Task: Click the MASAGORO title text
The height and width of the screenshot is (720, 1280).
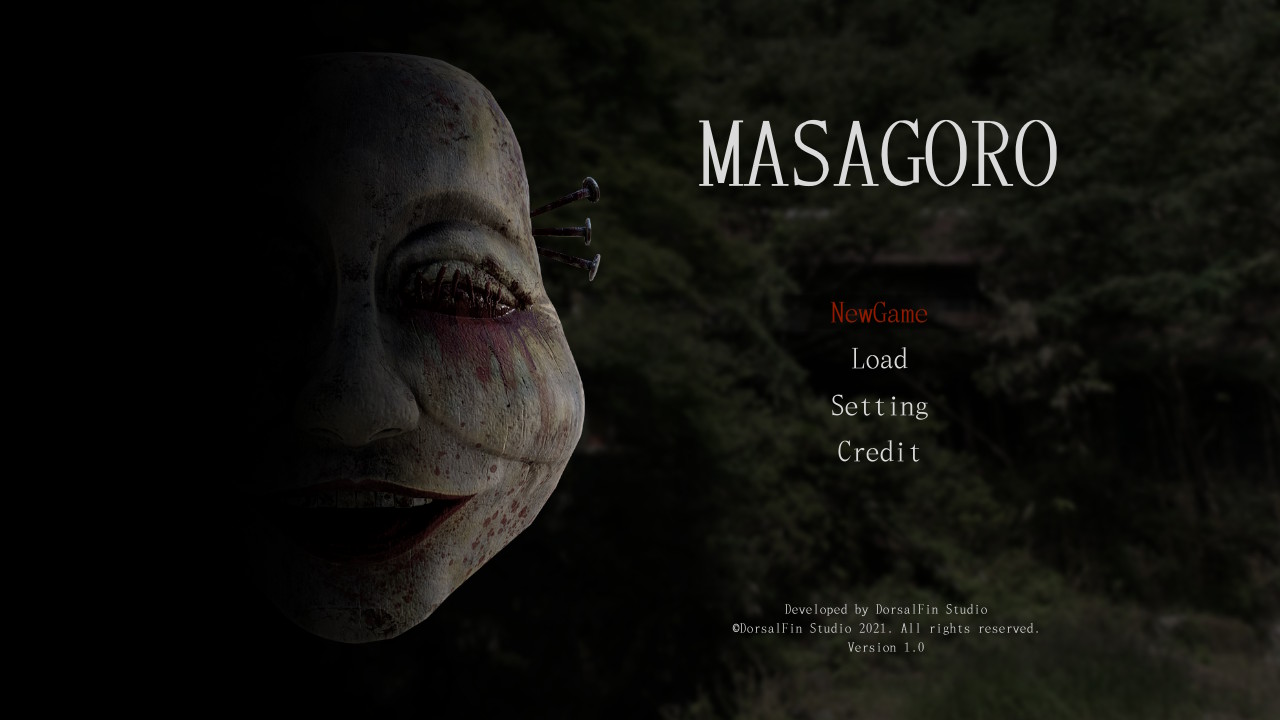Action: [x=878, y=148]
